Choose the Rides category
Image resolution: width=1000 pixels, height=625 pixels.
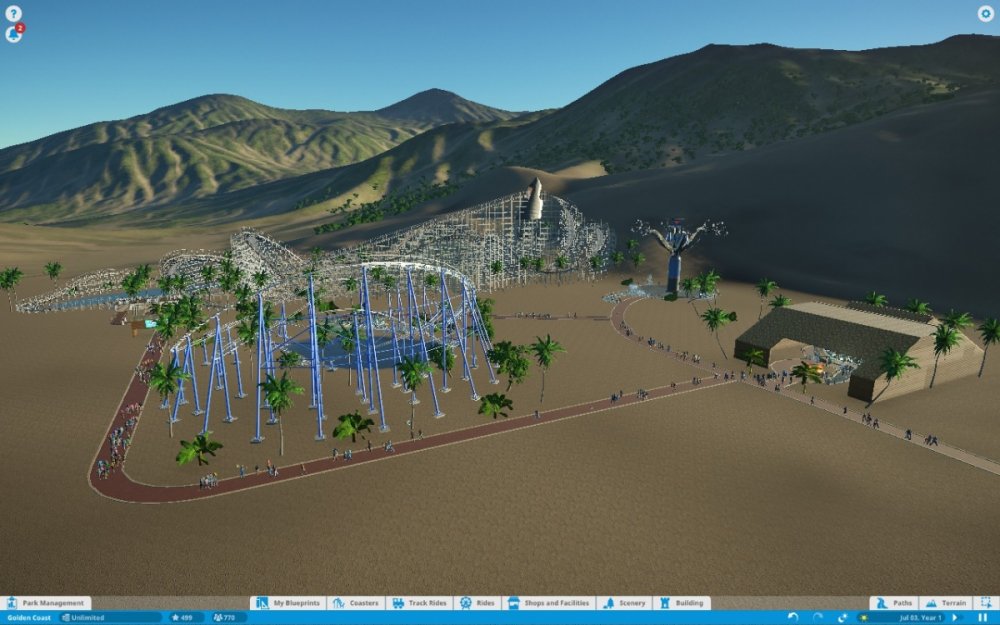point(478,603)
